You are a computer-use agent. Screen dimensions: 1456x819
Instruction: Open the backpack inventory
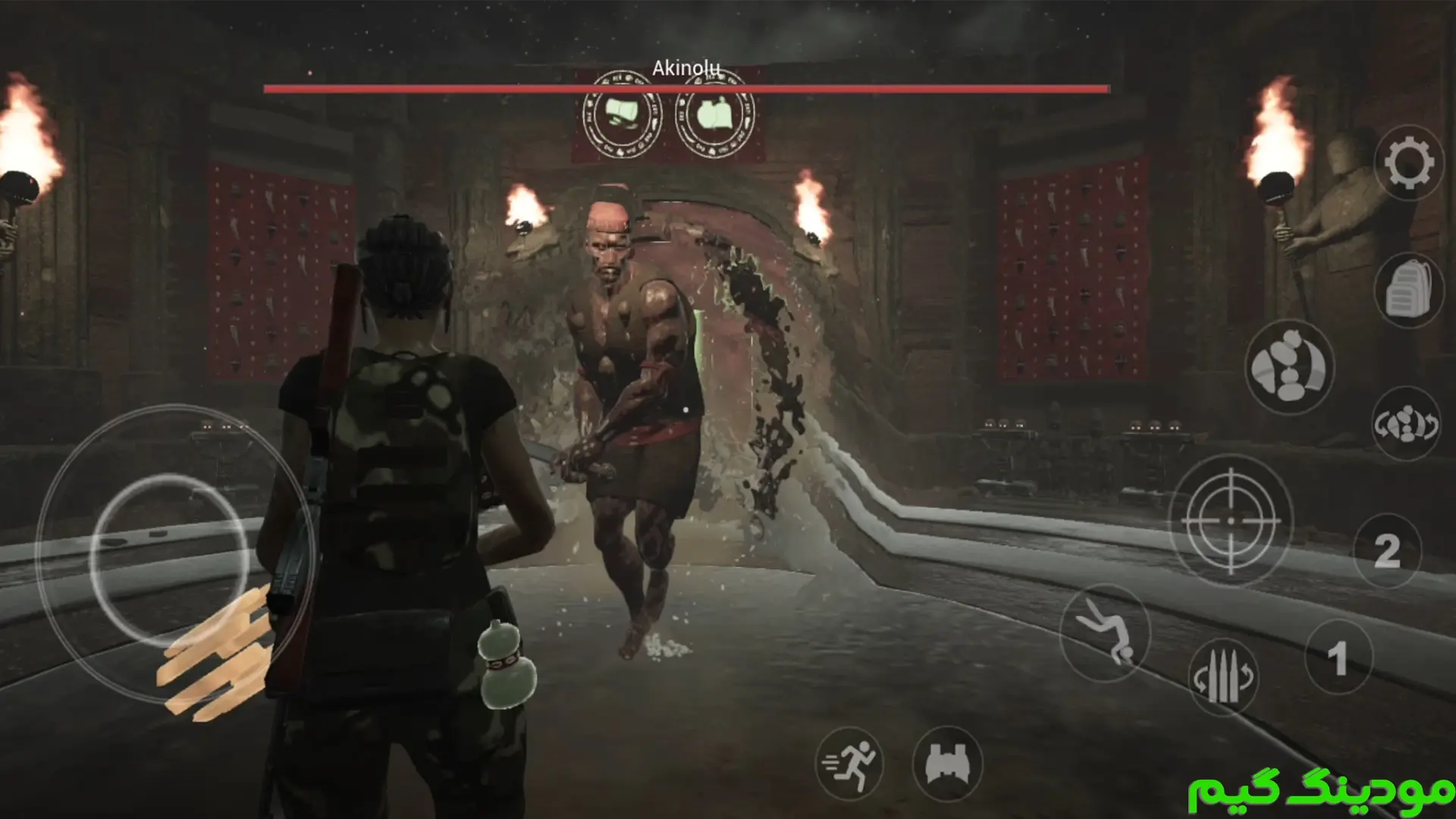pyautogui.click(x=1409, y=290)
